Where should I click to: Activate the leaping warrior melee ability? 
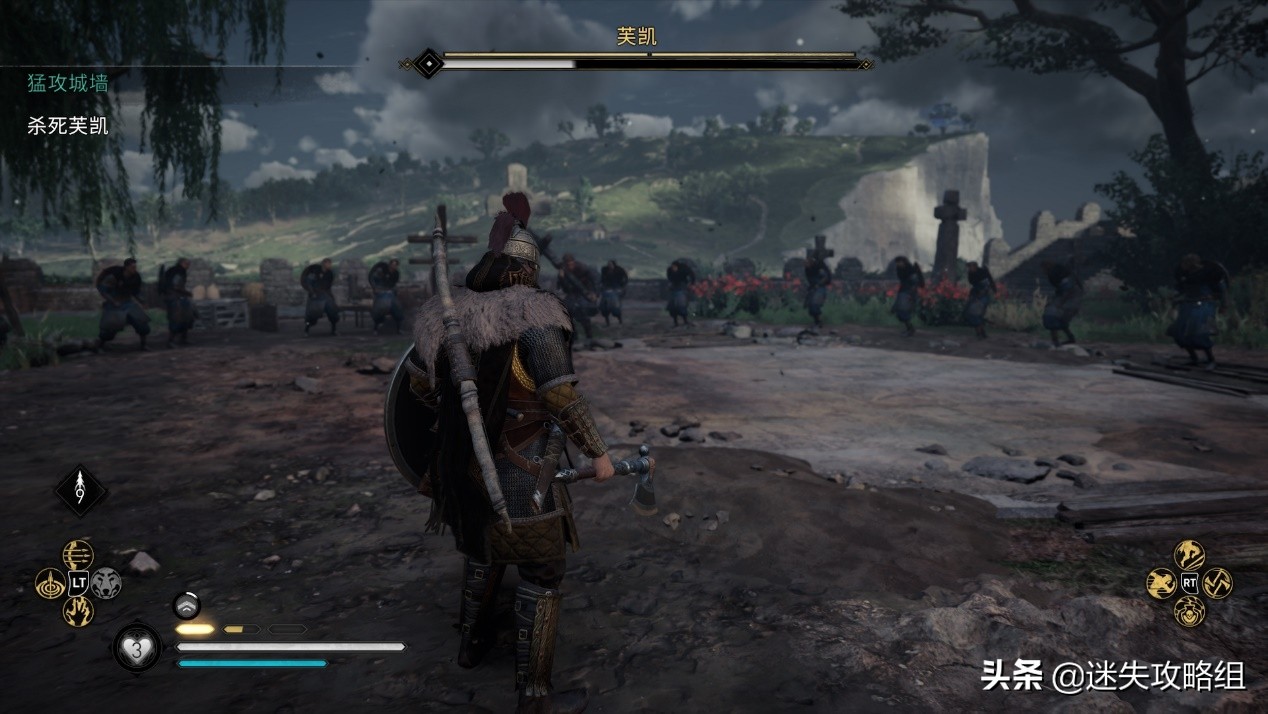click(x=1189, y=555)
